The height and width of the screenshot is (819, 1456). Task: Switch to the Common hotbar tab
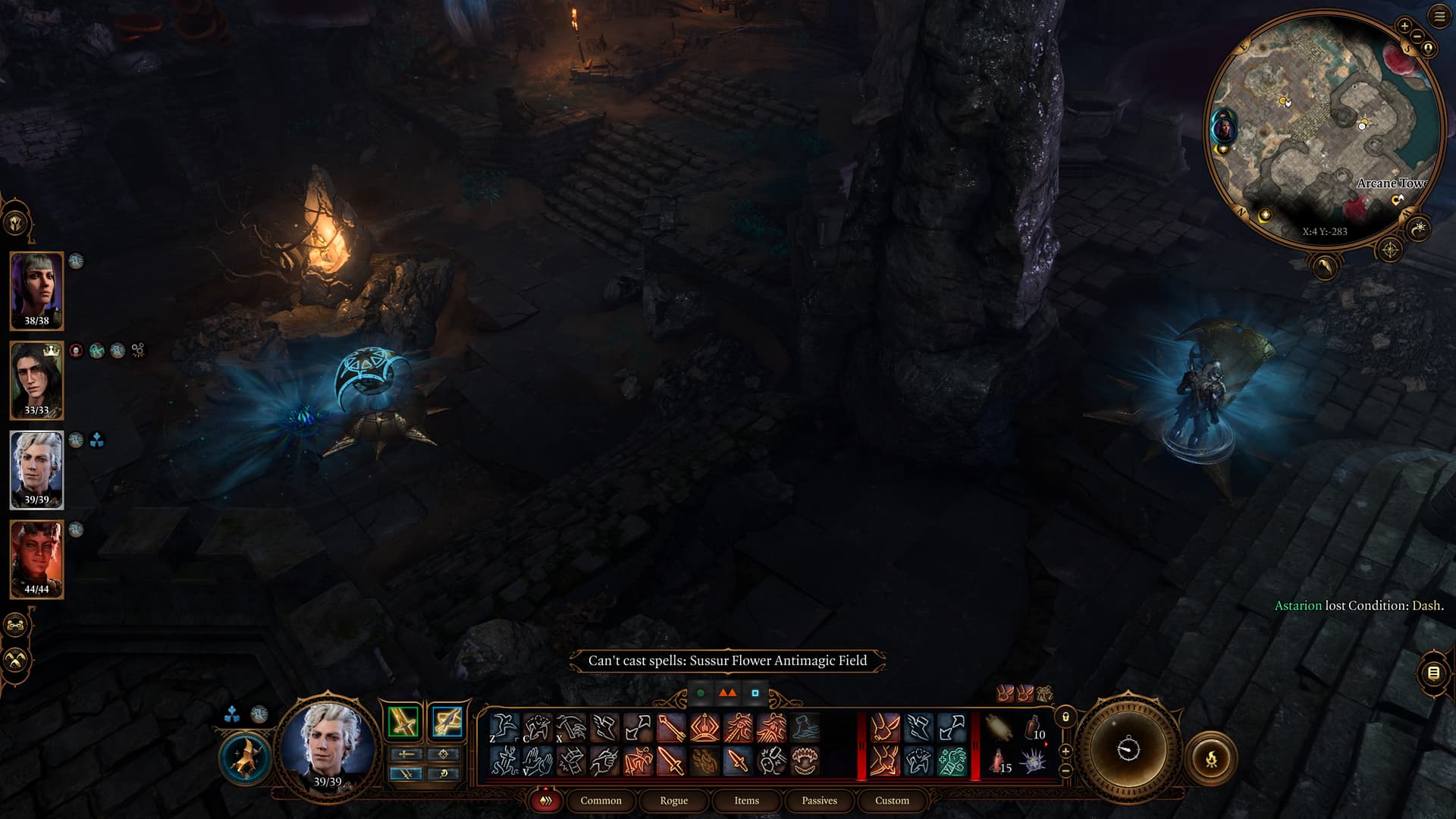(601, 800)
